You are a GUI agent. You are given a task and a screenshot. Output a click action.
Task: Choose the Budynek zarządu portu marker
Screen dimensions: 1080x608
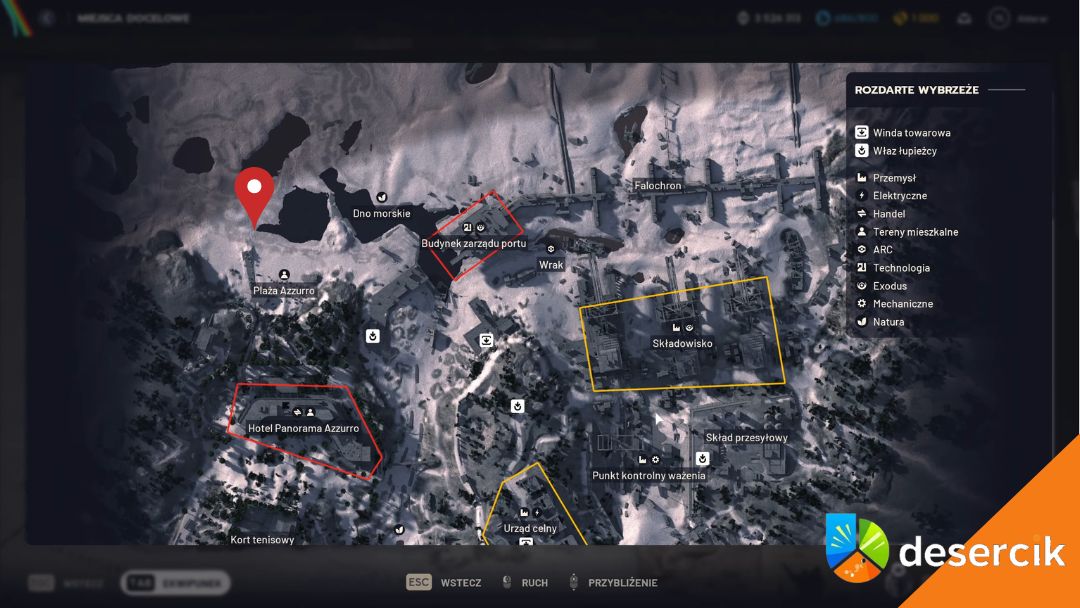tap(474, 243)
